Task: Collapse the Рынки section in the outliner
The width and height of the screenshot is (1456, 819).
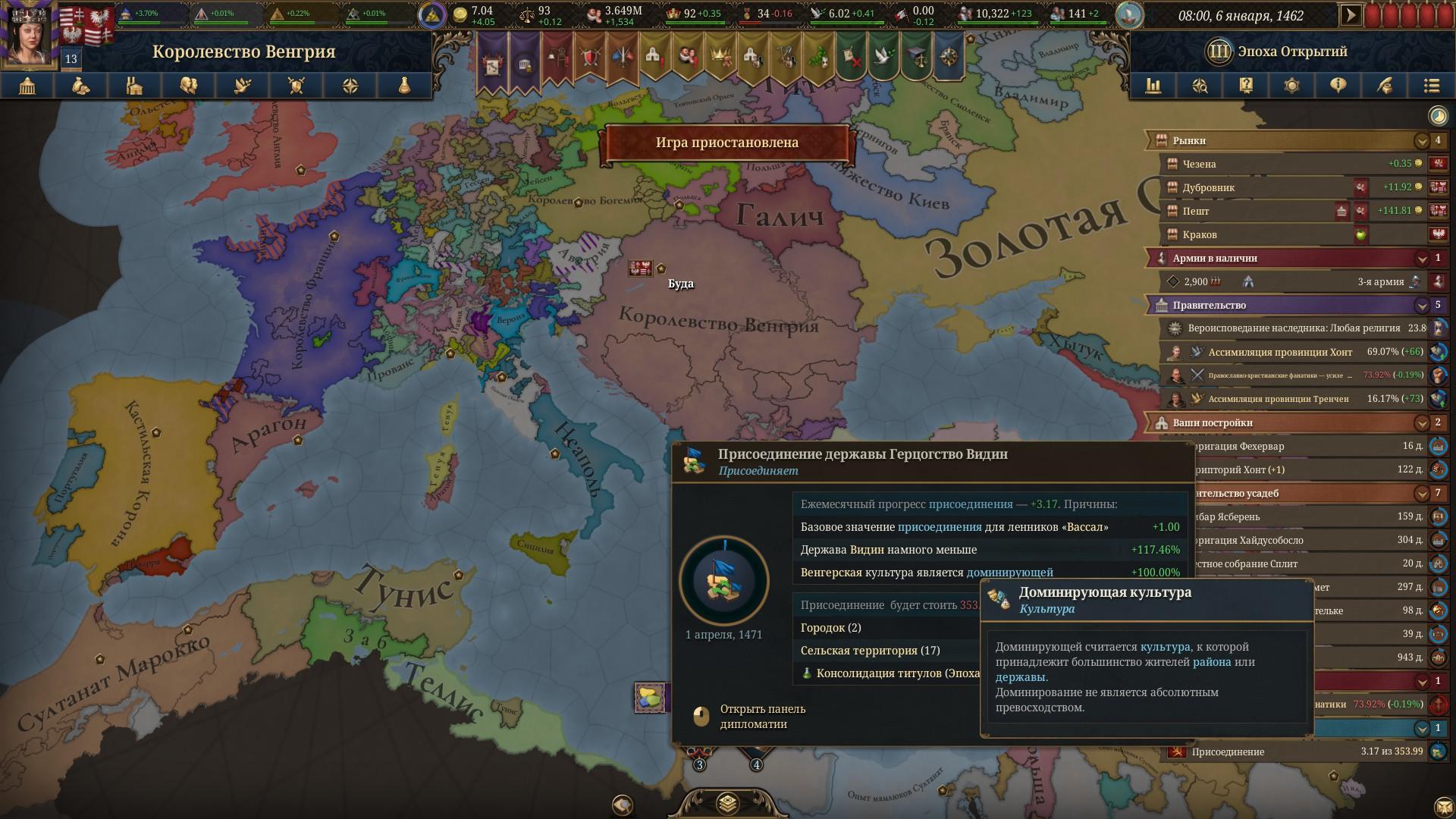Action: [x=1421, y=140]
